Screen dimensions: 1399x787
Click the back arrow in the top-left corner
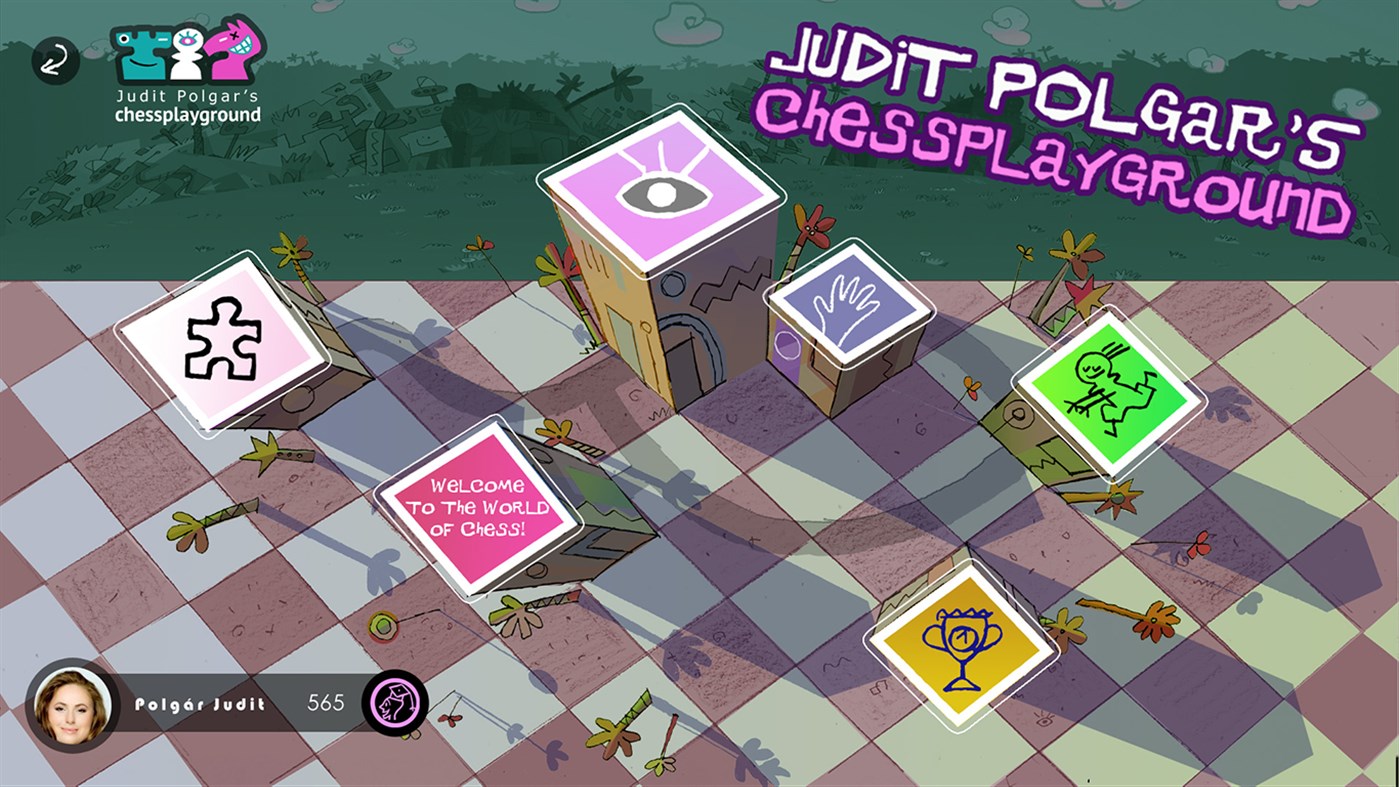tap(56, 60)
